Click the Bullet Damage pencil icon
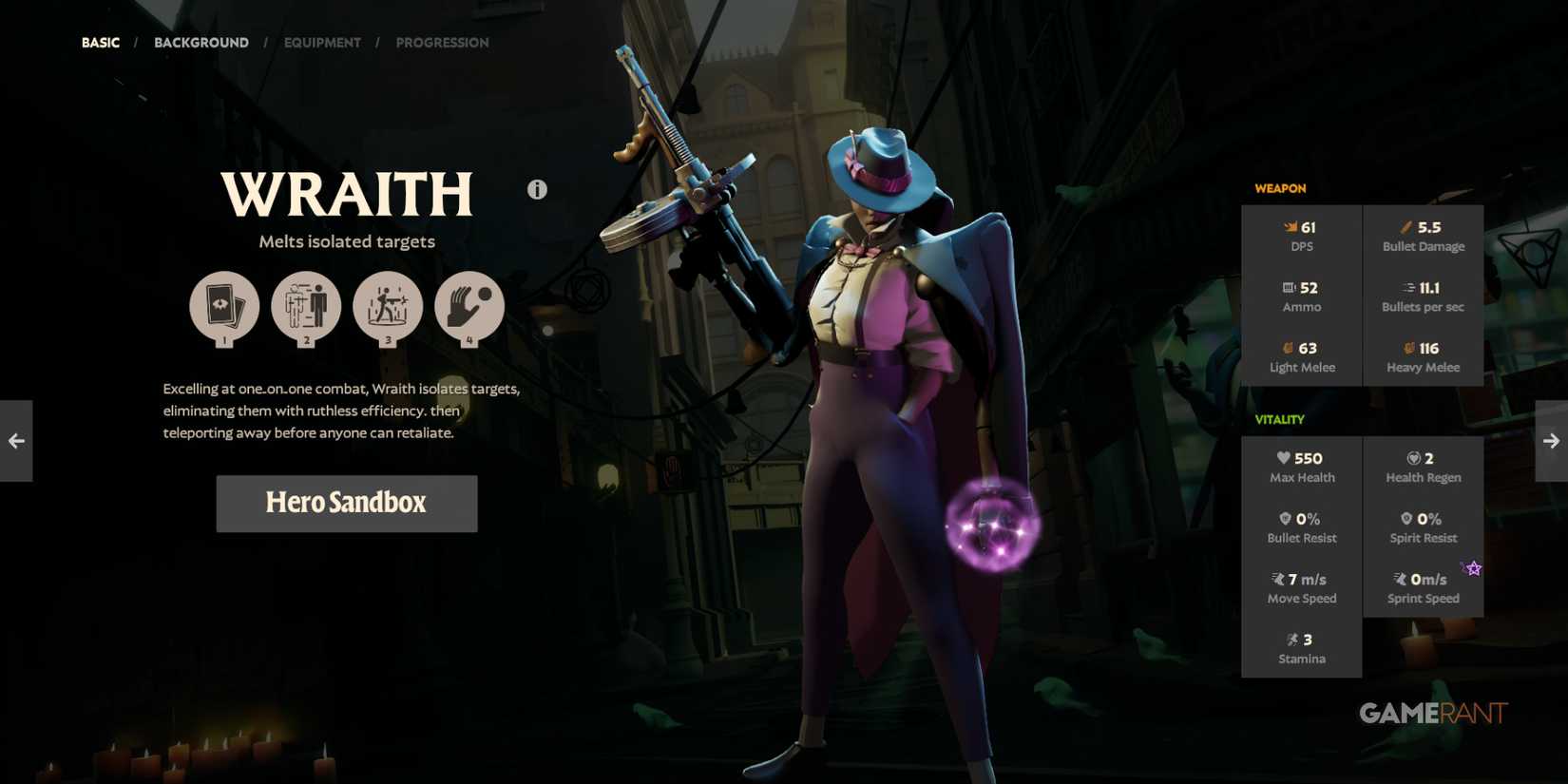Screen dimensions: 1568x784 pos(1405,226)
